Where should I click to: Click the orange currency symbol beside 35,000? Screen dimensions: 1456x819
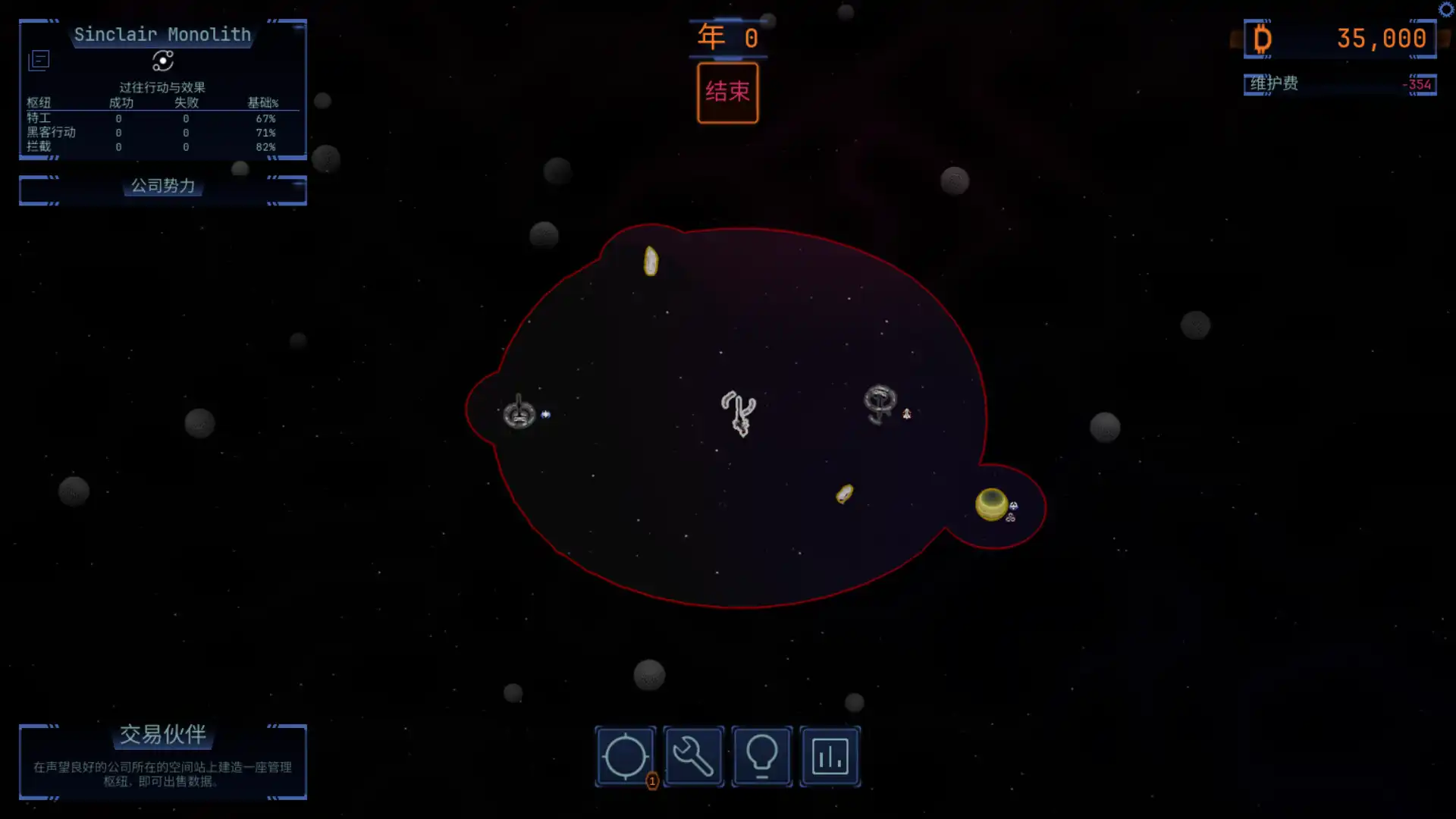pos(1260,38)
